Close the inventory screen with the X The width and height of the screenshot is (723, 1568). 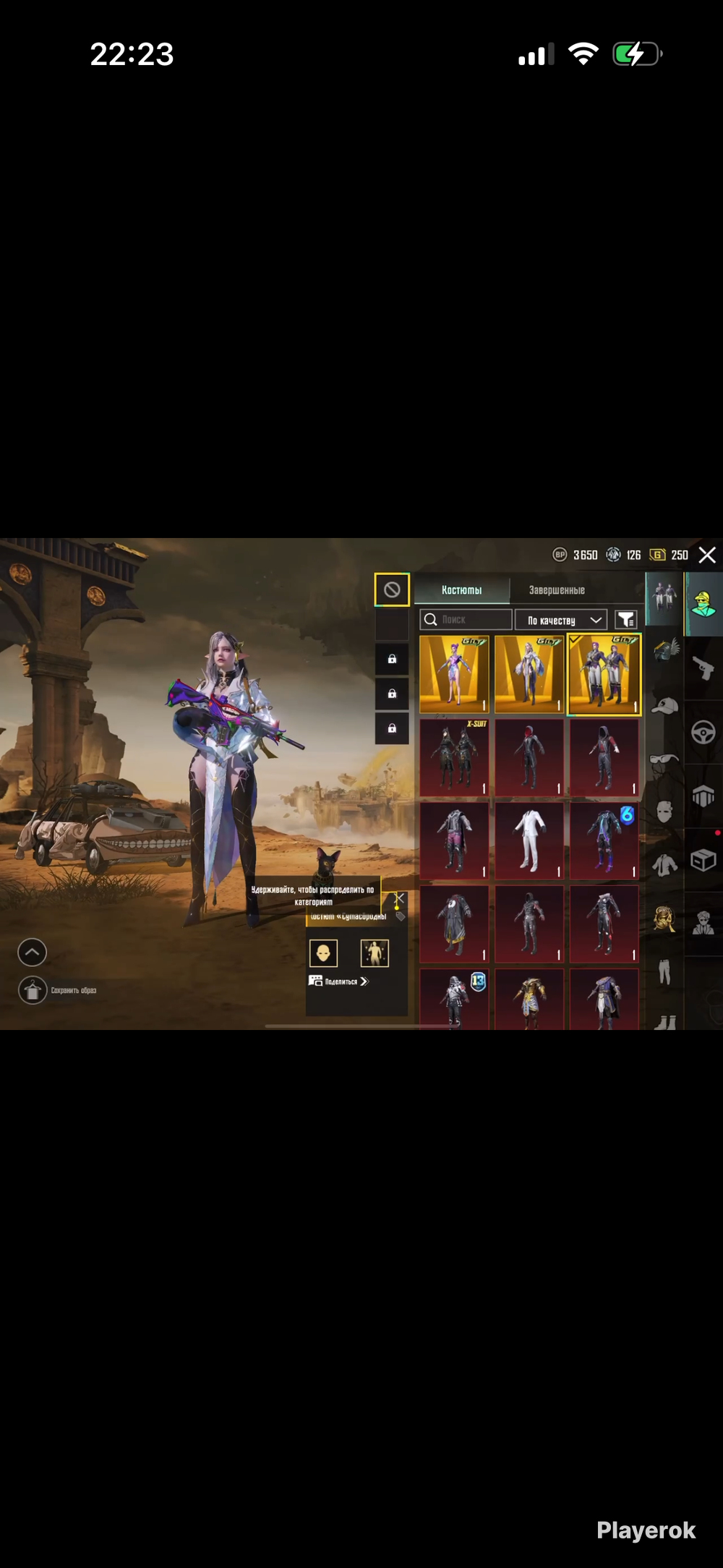707,555
